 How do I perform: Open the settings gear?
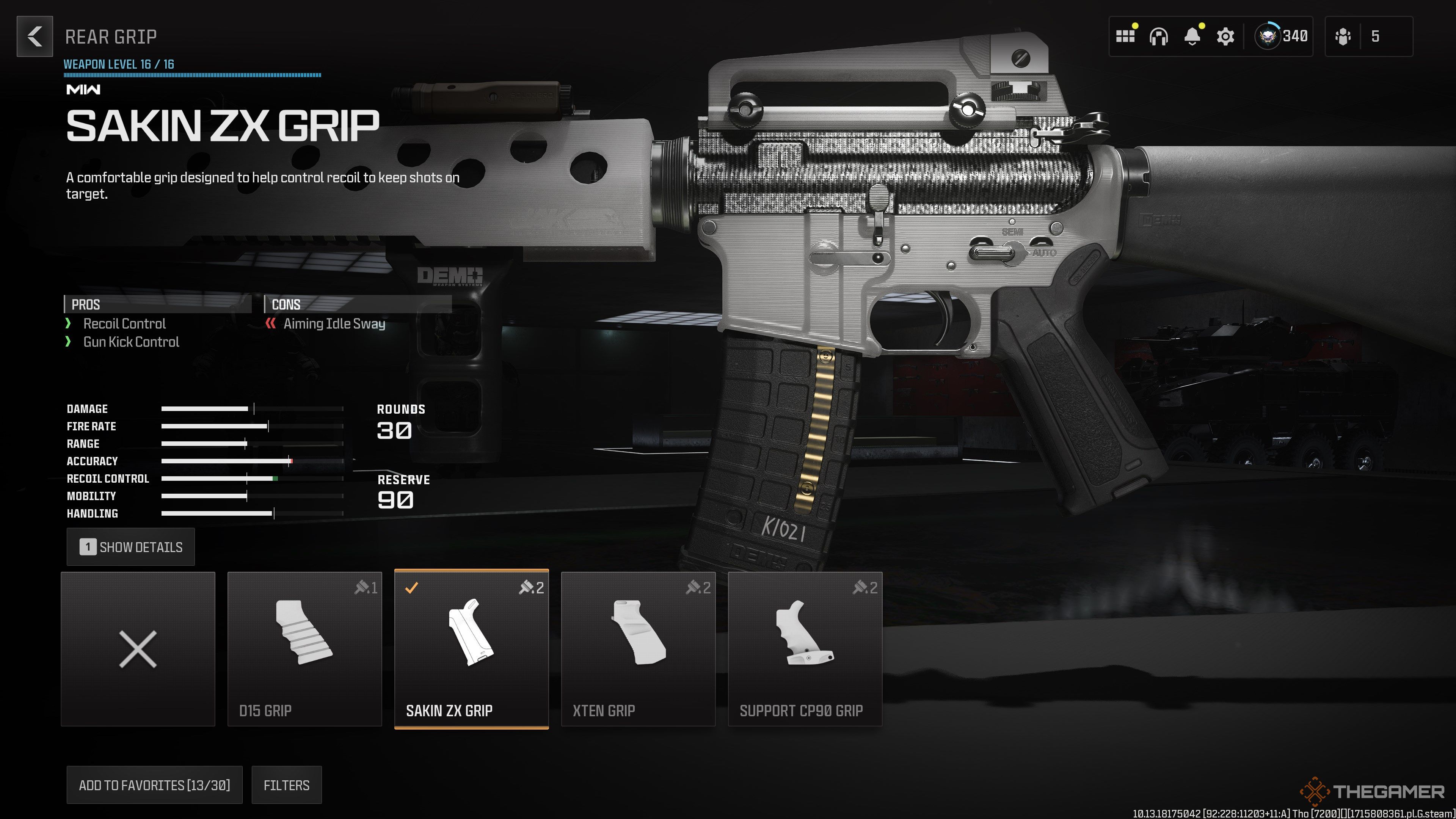(1225, 37)
